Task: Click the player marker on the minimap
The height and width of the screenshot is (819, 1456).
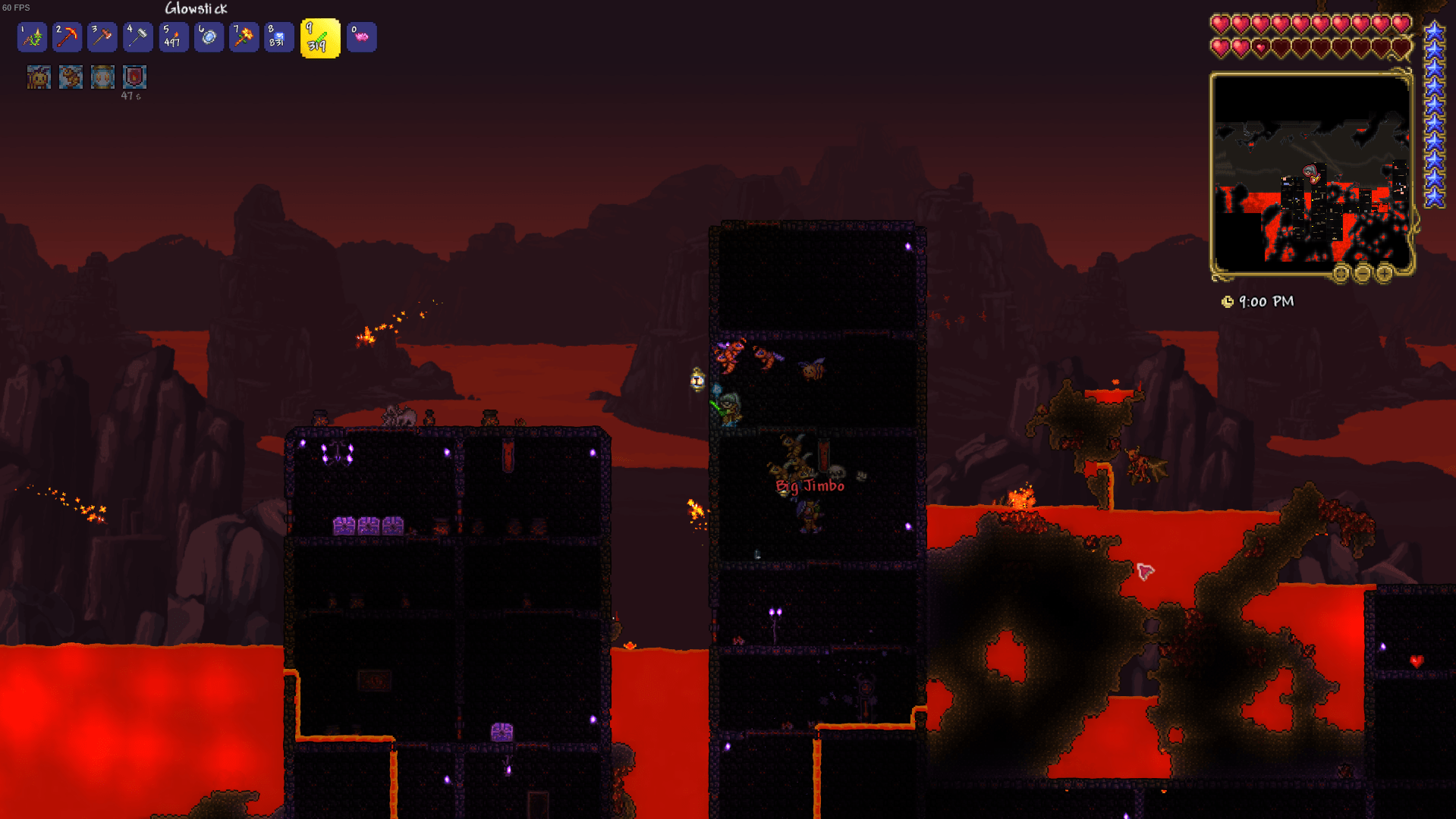Action: coord(1310,173)
